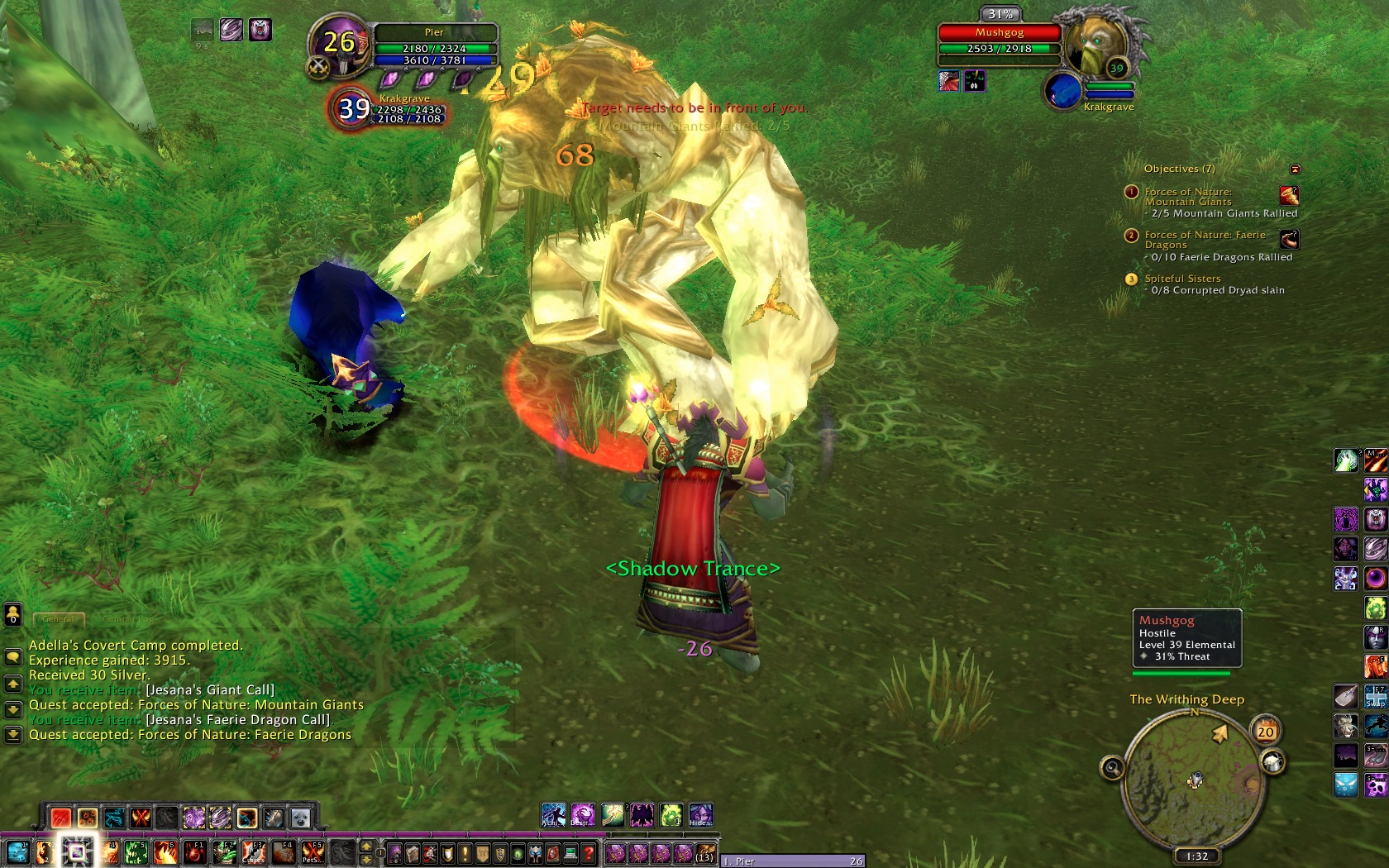Page the action bar up with arrow
Image resolution: width=1389 pixels, height=868 pixels.
pyautogui.click(x=366, y=847)
